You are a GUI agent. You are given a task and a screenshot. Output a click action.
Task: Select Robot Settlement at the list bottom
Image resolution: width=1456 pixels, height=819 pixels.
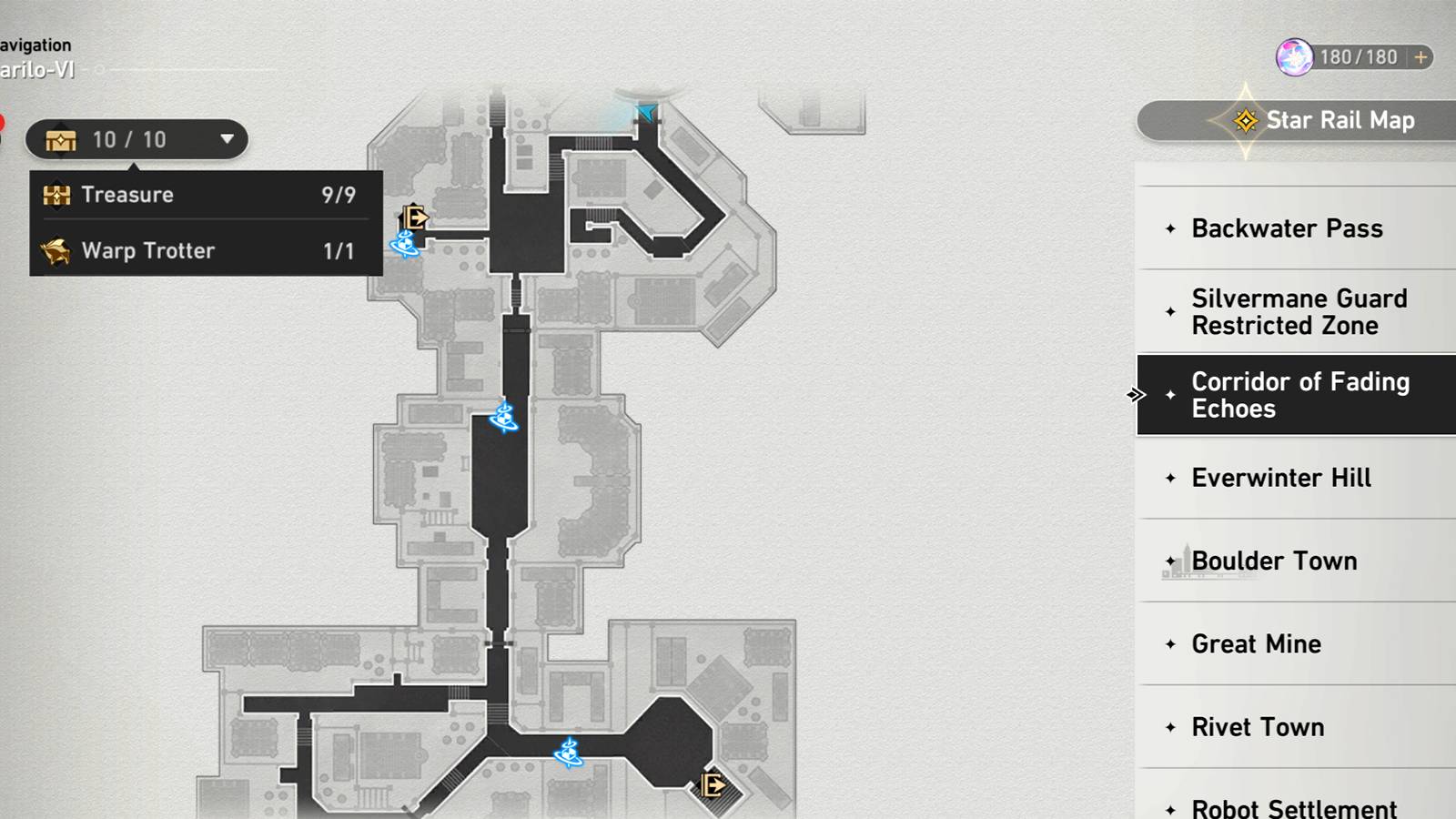pyautogui.click(x=1293, y=806)
